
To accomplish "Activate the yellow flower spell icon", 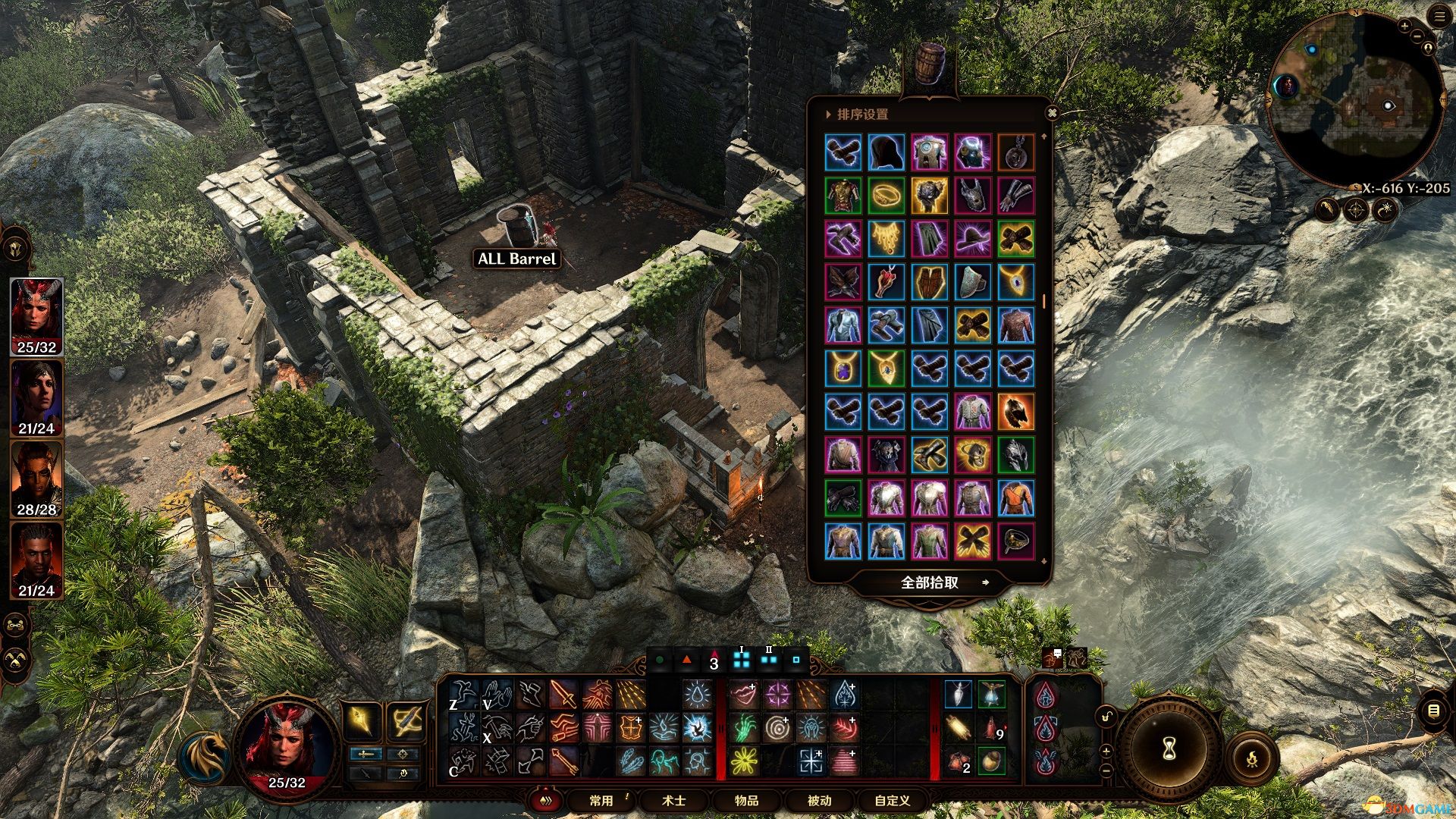I will click(x=744, y=761).
